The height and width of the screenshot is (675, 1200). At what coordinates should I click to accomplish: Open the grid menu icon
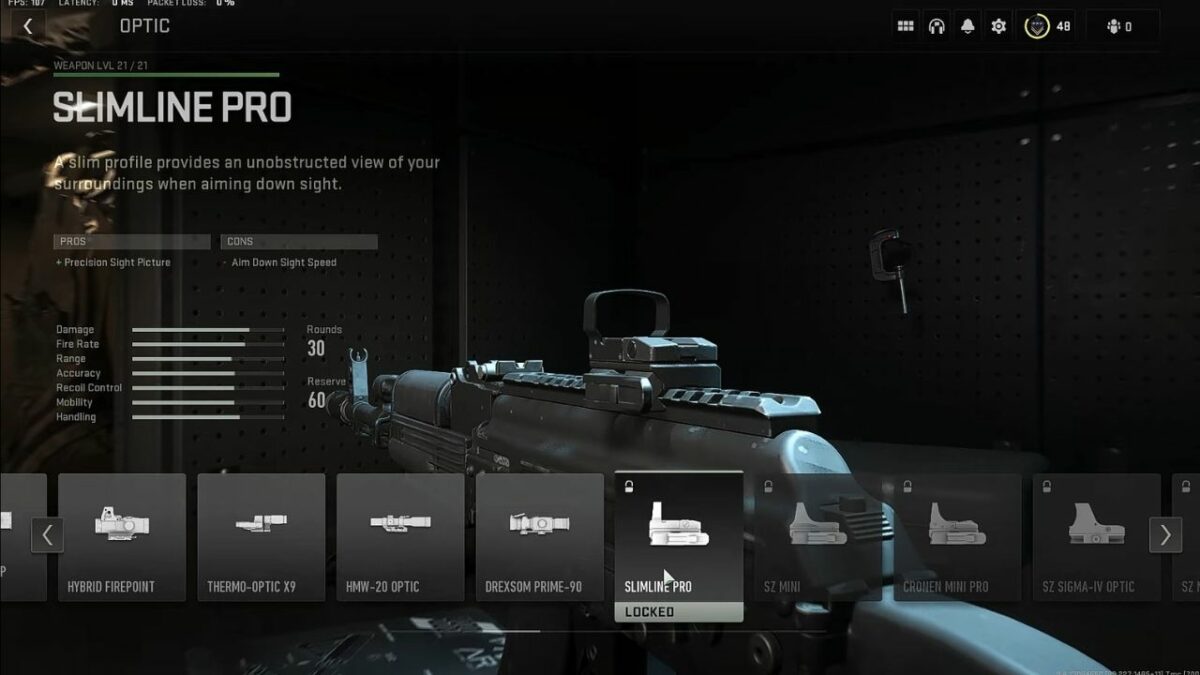coord(906,27)
